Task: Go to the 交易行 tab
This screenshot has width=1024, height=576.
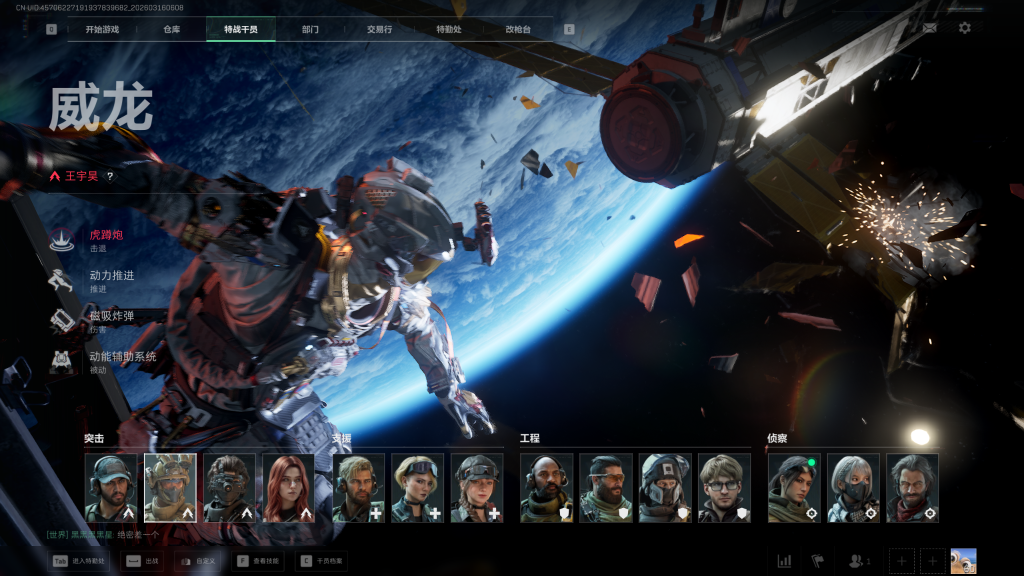Action: pyautogui.click(x=379, y=29)
